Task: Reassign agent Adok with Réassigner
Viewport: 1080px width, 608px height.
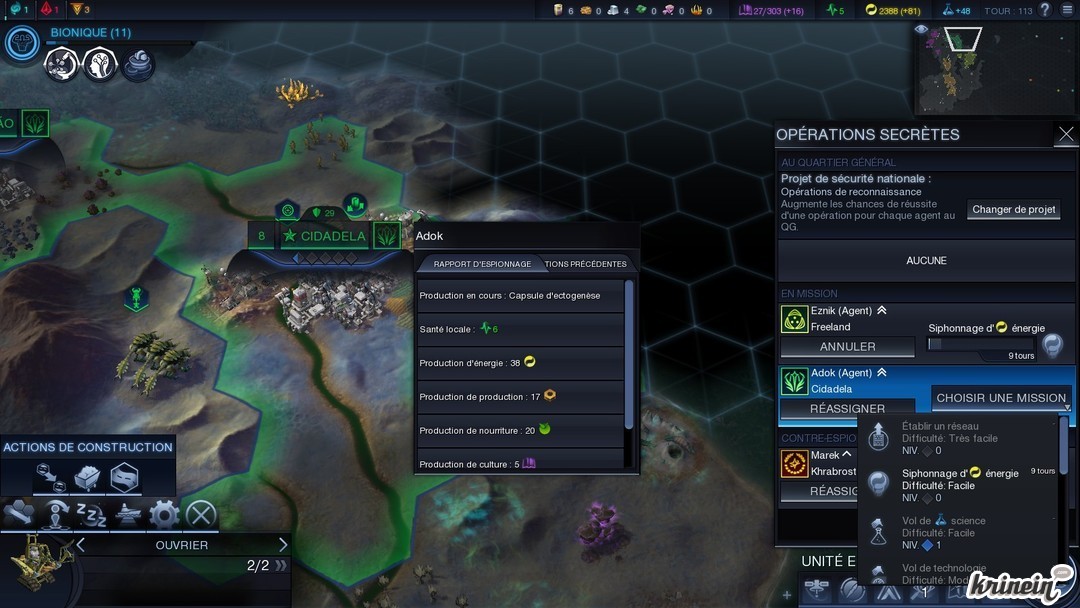Action: pyautogui.click(x=847, y=408)
